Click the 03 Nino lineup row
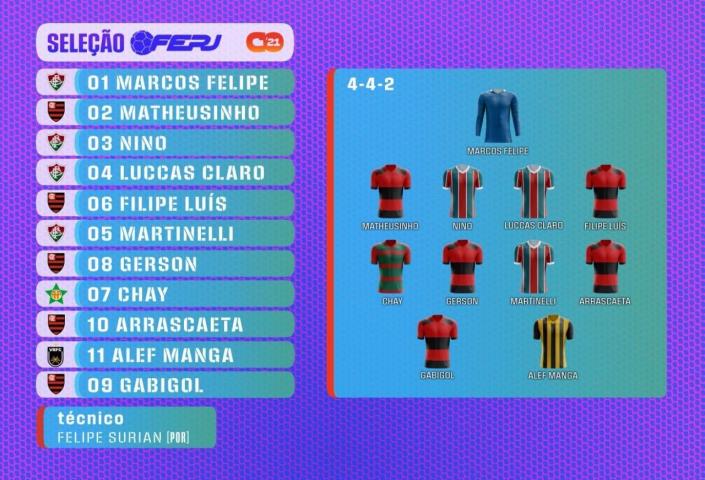The height and width of the screenshot is (480, 705). pyautogui.click(x=170, y=143)
